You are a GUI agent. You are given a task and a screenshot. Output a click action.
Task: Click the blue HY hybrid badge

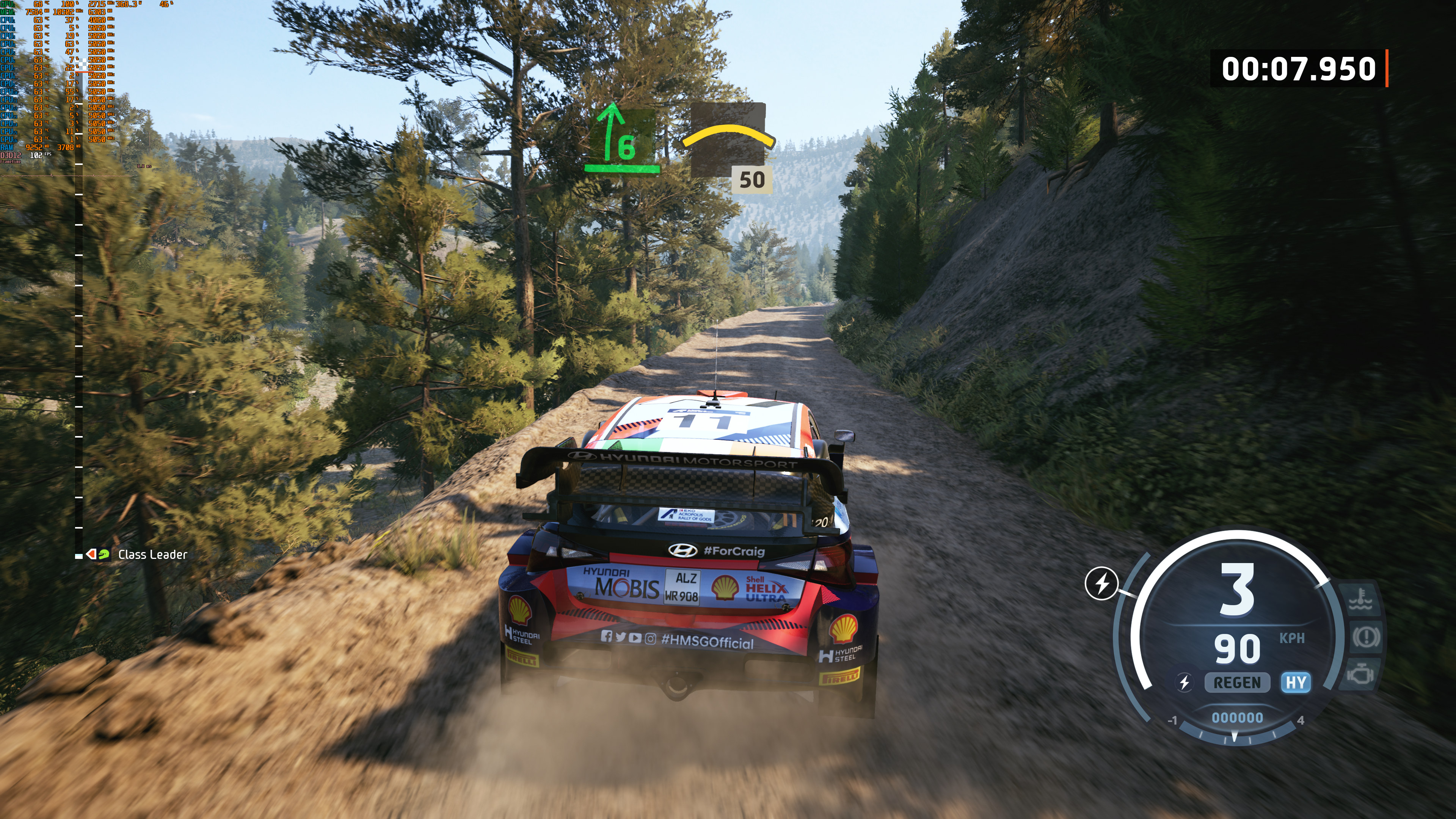(1296, 683)
